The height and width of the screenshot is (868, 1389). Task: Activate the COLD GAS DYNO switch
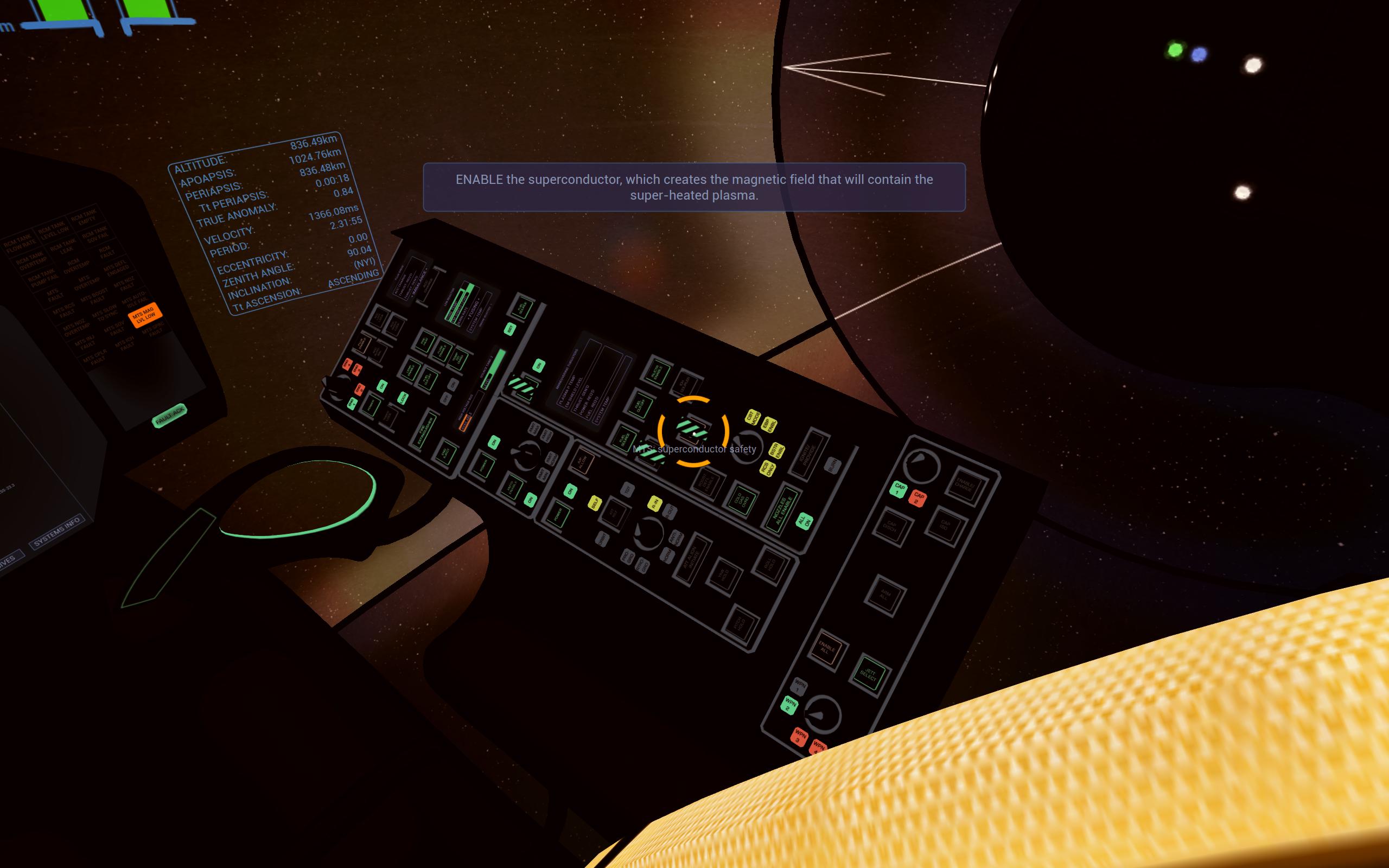[742, 501]
